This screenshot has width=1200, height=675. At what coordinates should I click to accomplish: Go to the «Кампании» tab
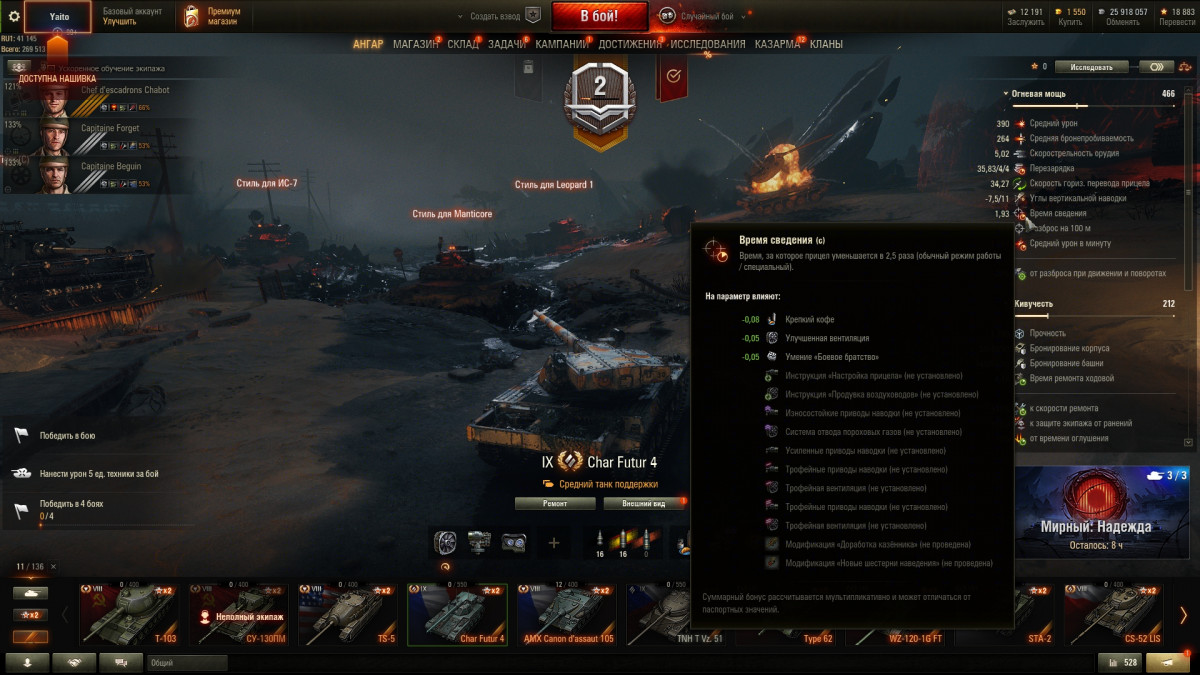[561, 44]
